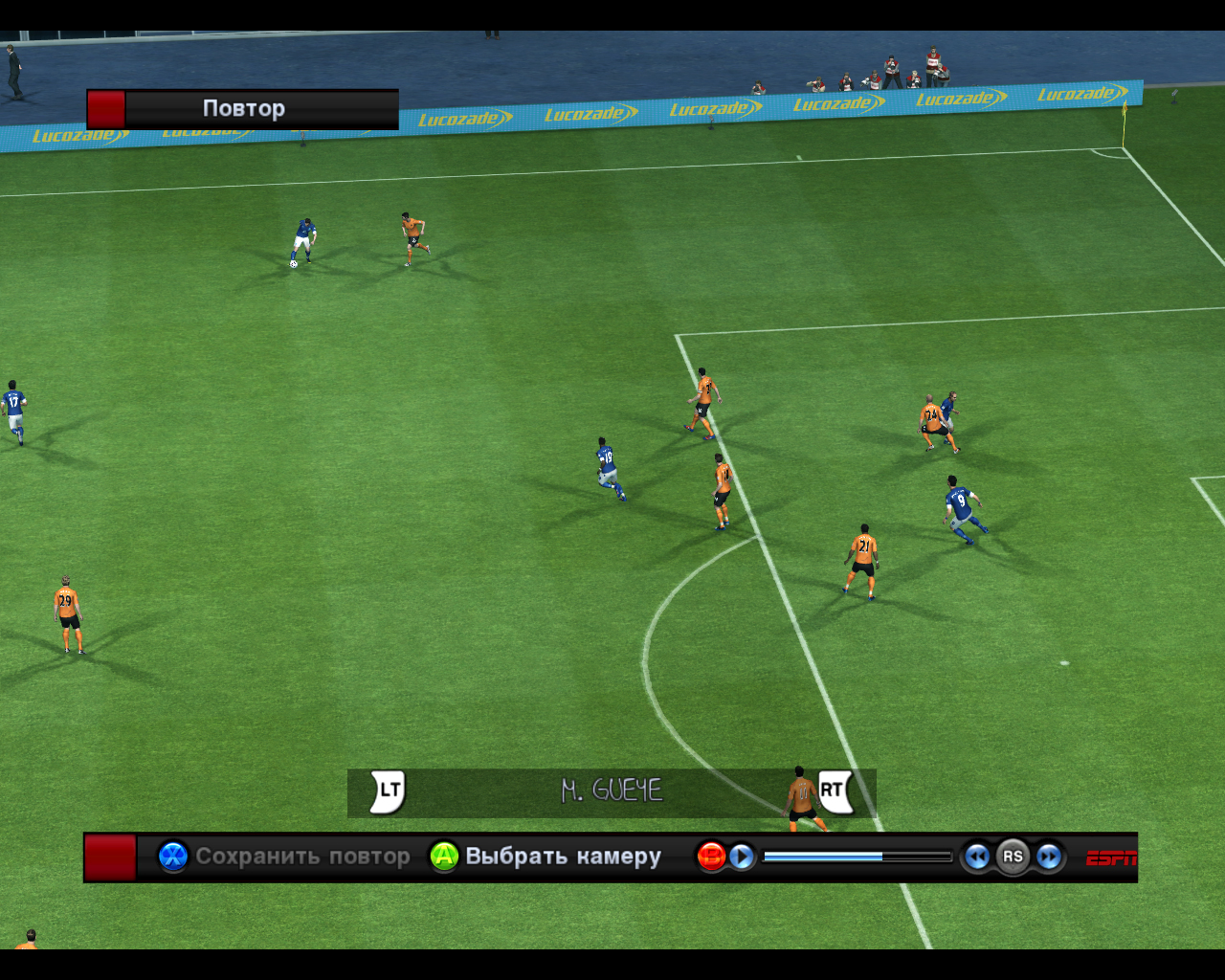Fast-forward the replay with the double-right arrow
1225x980 pixels.
click(x=1049, y=857)
